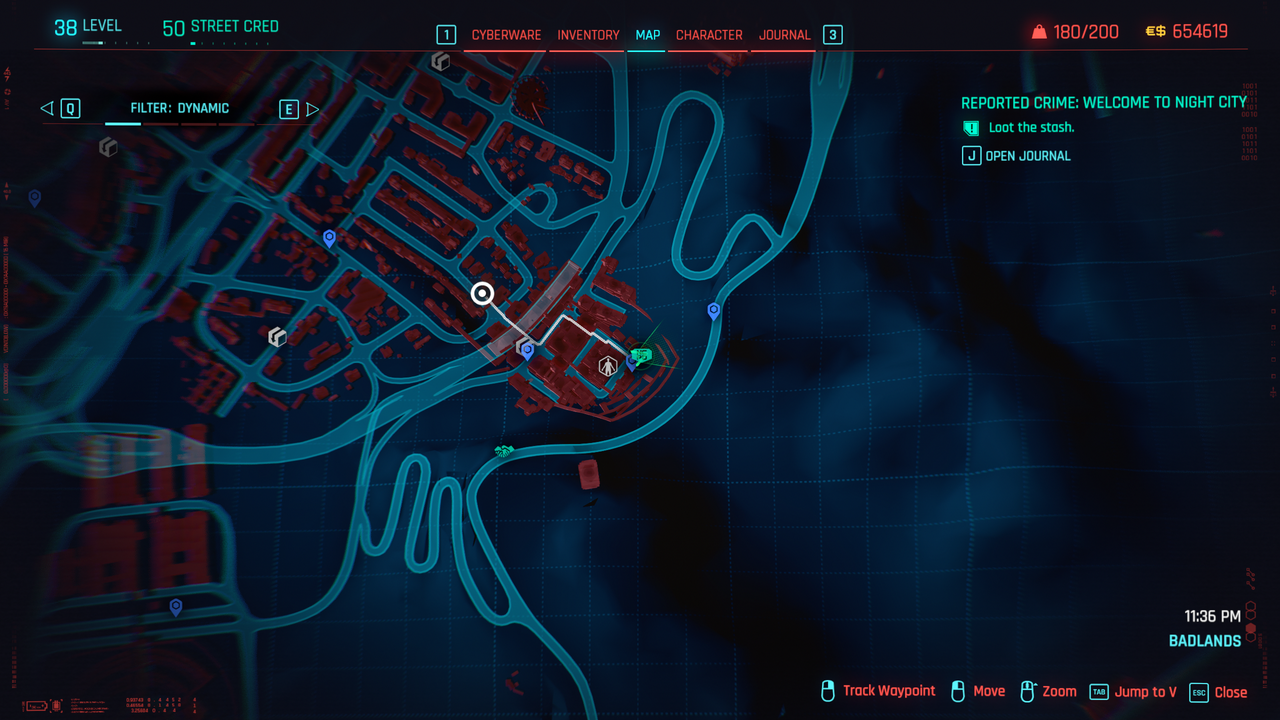Switch to the Cyberware tab
Image resolution: width=1280 pixels, height=720 pixels.
pos(506,35)
